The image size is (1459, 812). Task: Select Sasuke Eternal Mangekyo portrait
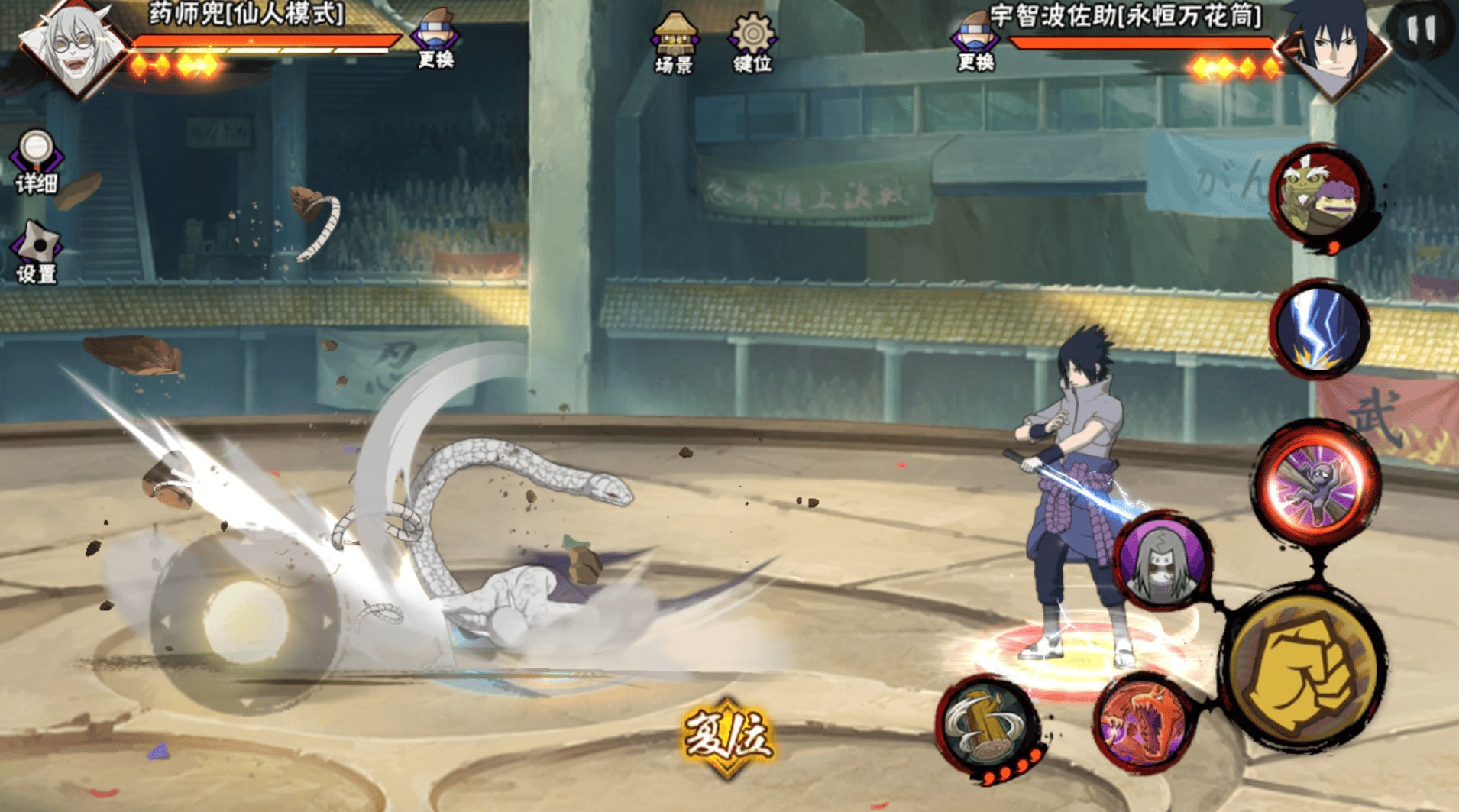[1334, 46]
